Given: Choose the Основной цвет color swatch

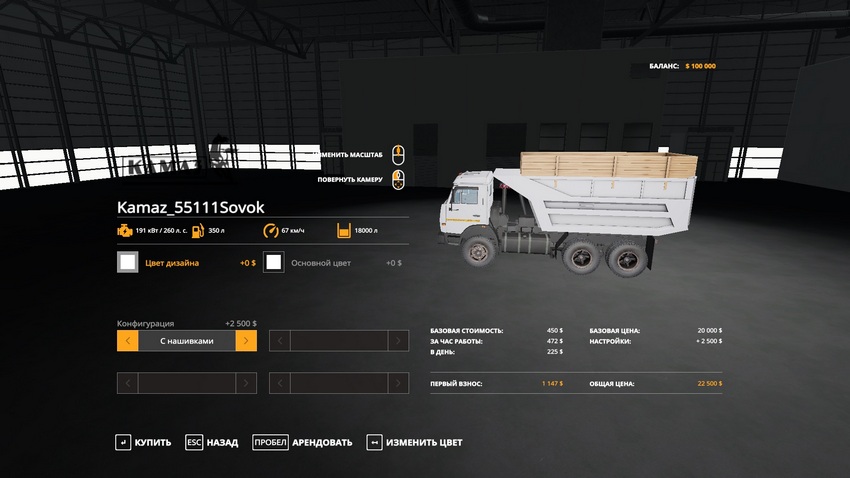Looking at the screenshot, I should tap(273, 263).
